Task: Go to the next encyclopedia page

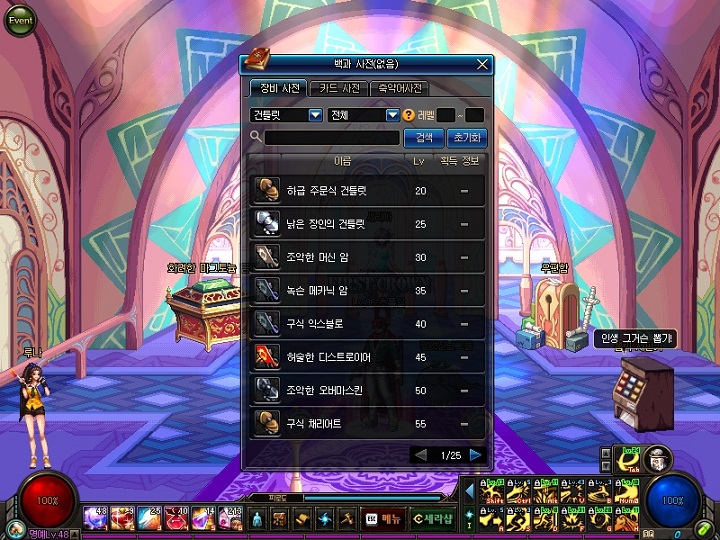Action: coord(476,455)
